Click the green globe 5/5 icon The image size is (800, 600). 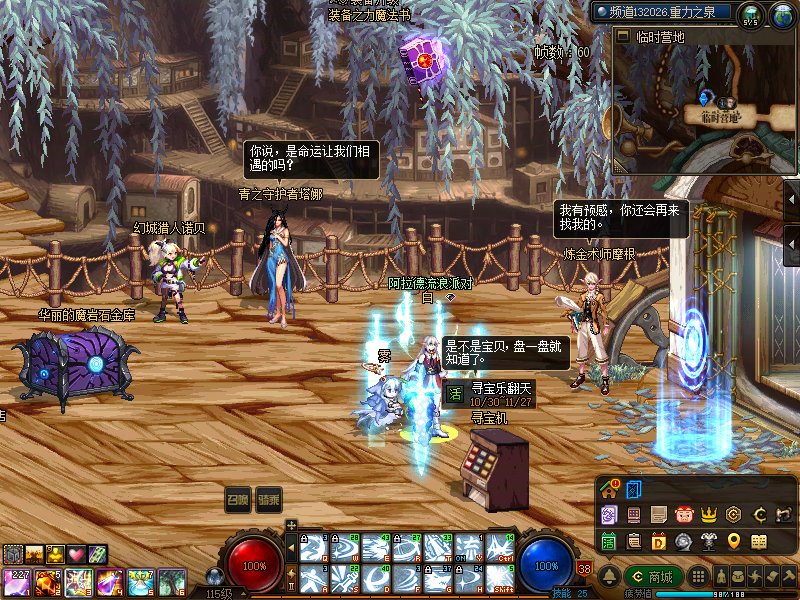click(750, 14)
